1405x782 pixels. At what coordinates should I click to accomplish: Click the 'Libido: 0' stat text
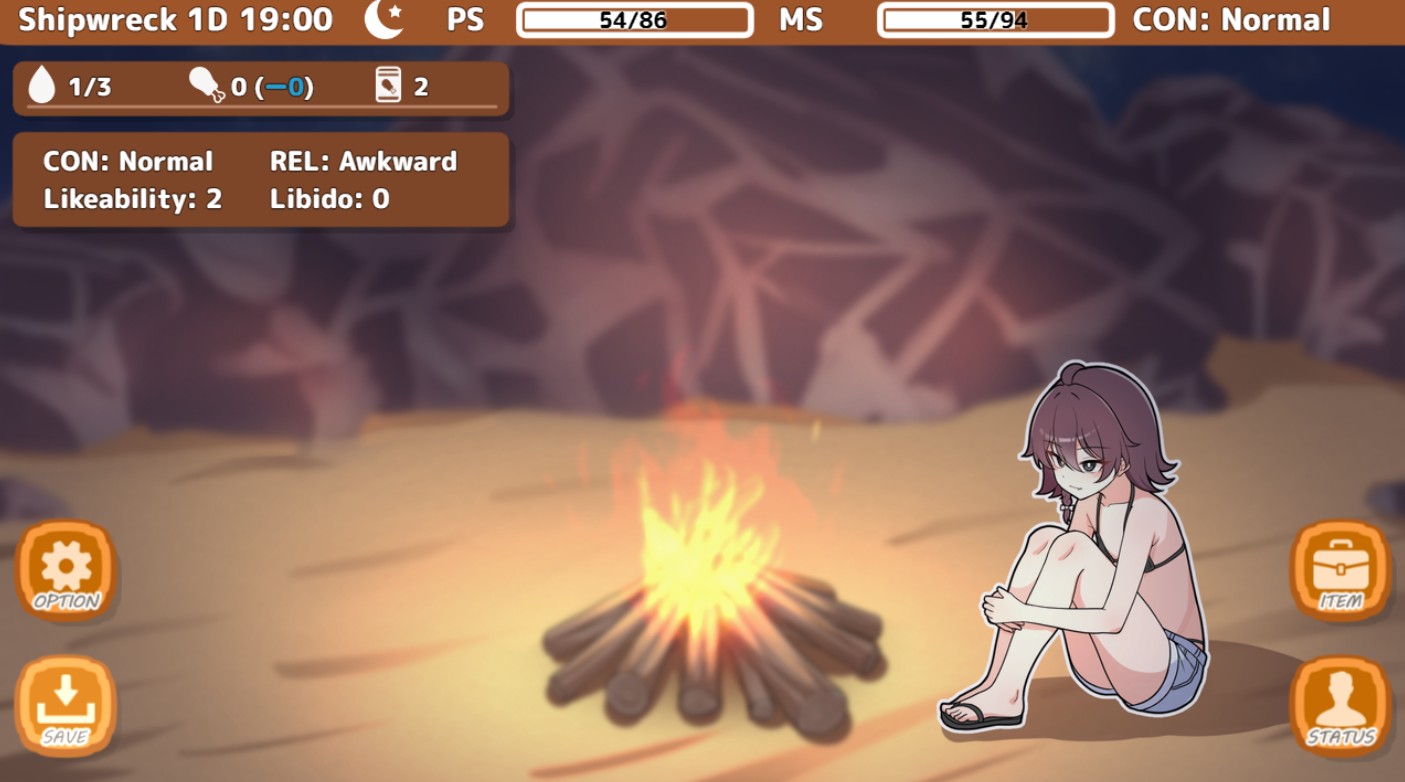click(330, 199)
